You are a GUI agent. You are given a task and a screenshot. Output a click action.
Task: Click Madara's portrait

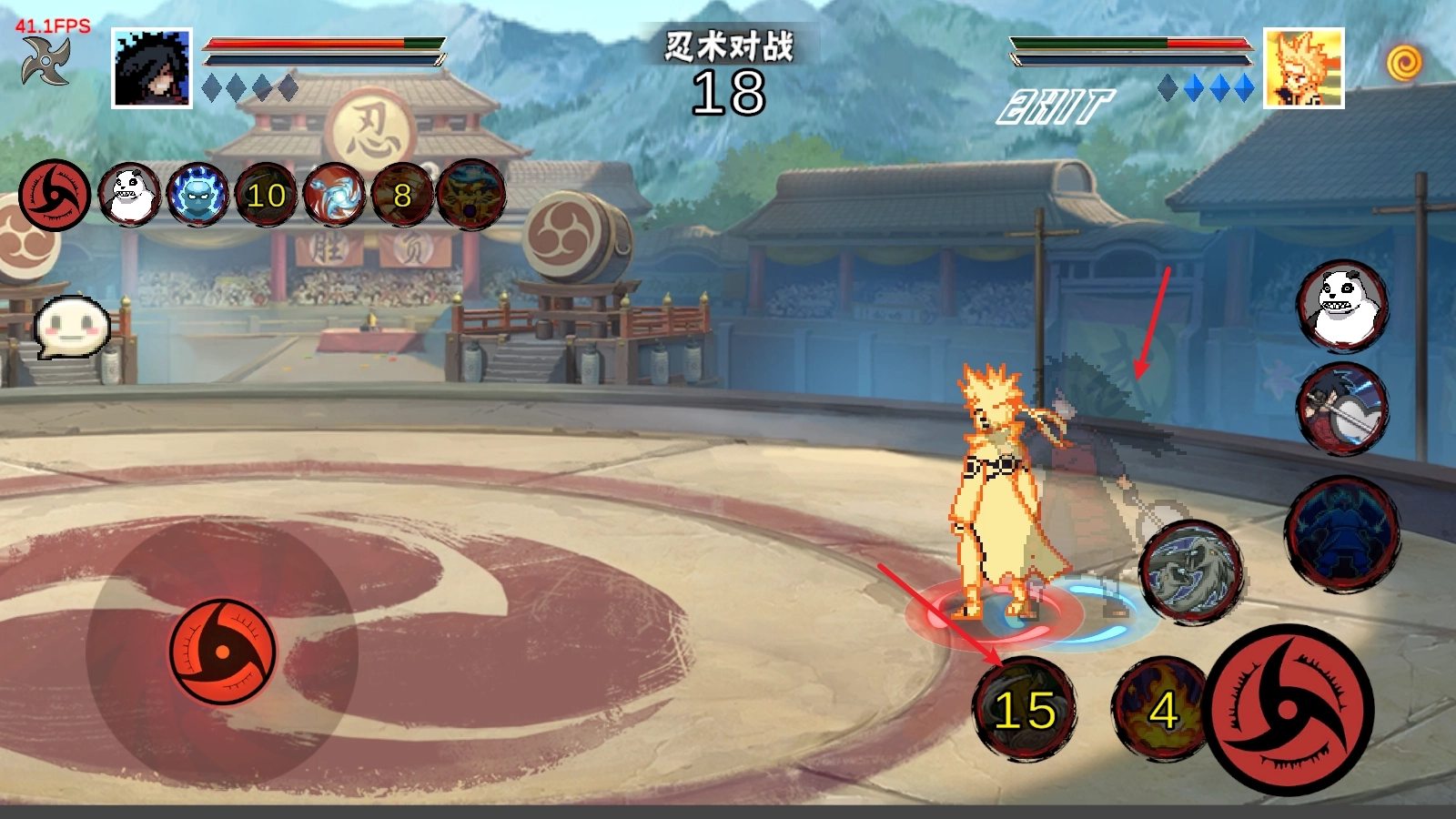pos(152,68)
